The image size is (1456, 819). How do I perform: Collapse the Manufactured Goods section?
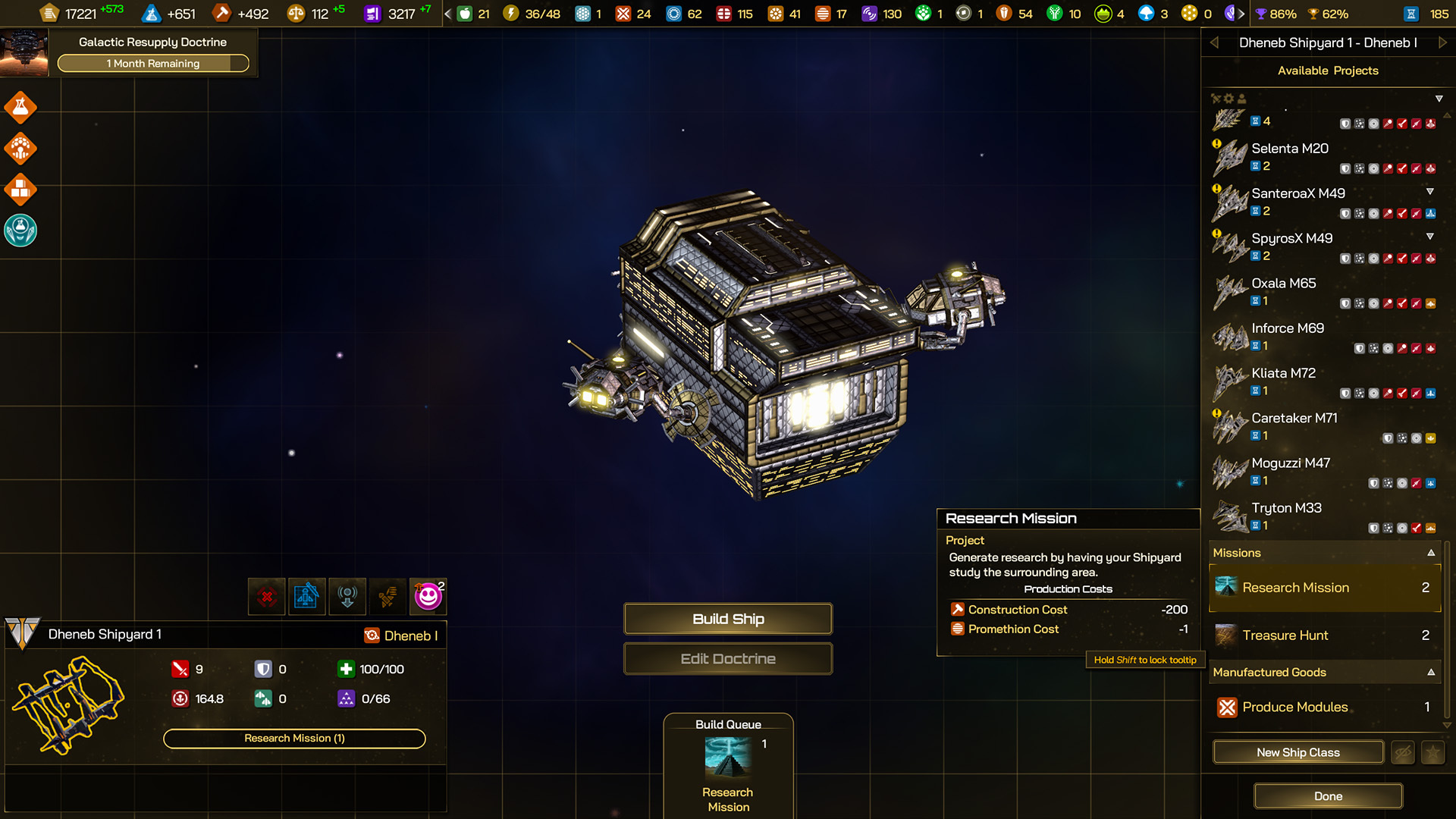coord(1431,672)
